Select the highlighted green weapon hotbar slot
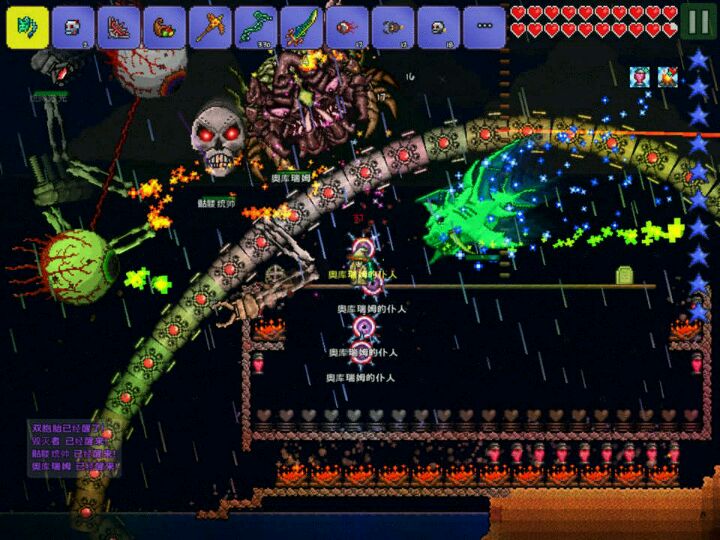This screenshot has height=540, width=720. point(27,27)
